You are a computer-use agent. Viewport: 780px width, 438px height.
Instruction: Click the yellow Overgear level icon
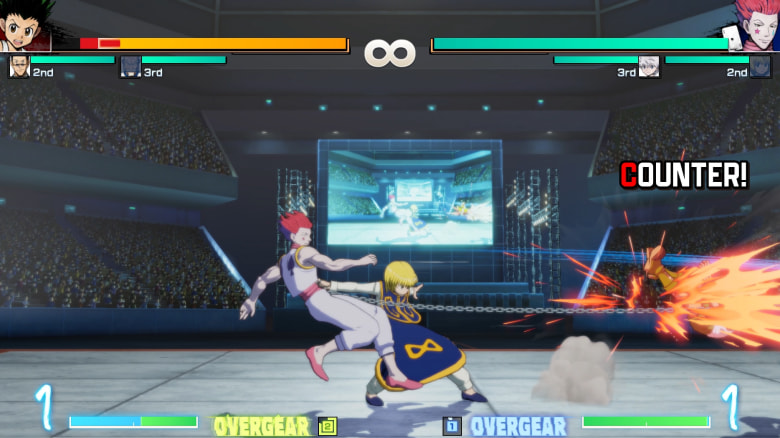327,426
